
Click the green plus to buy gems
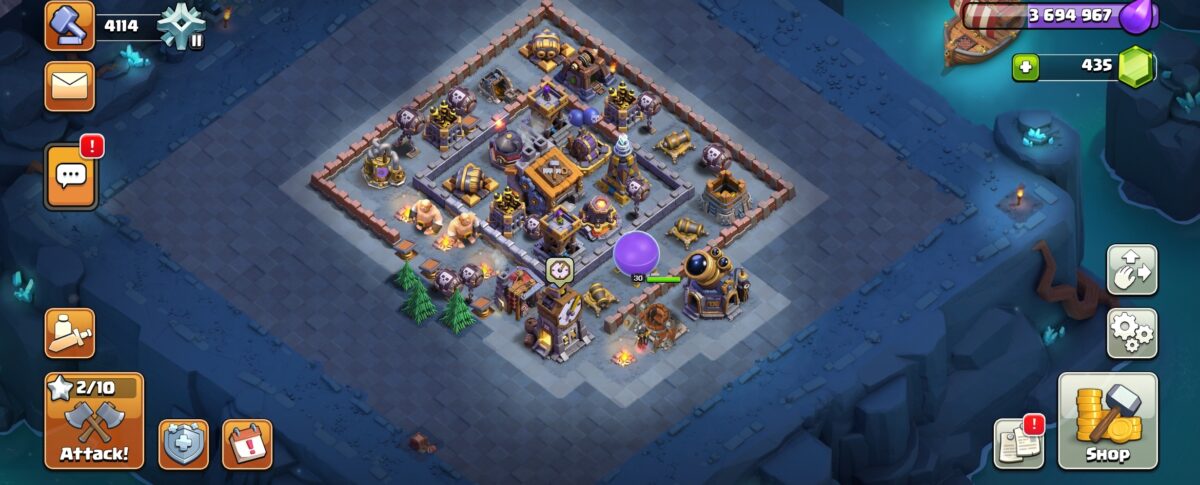[1025, 67]
